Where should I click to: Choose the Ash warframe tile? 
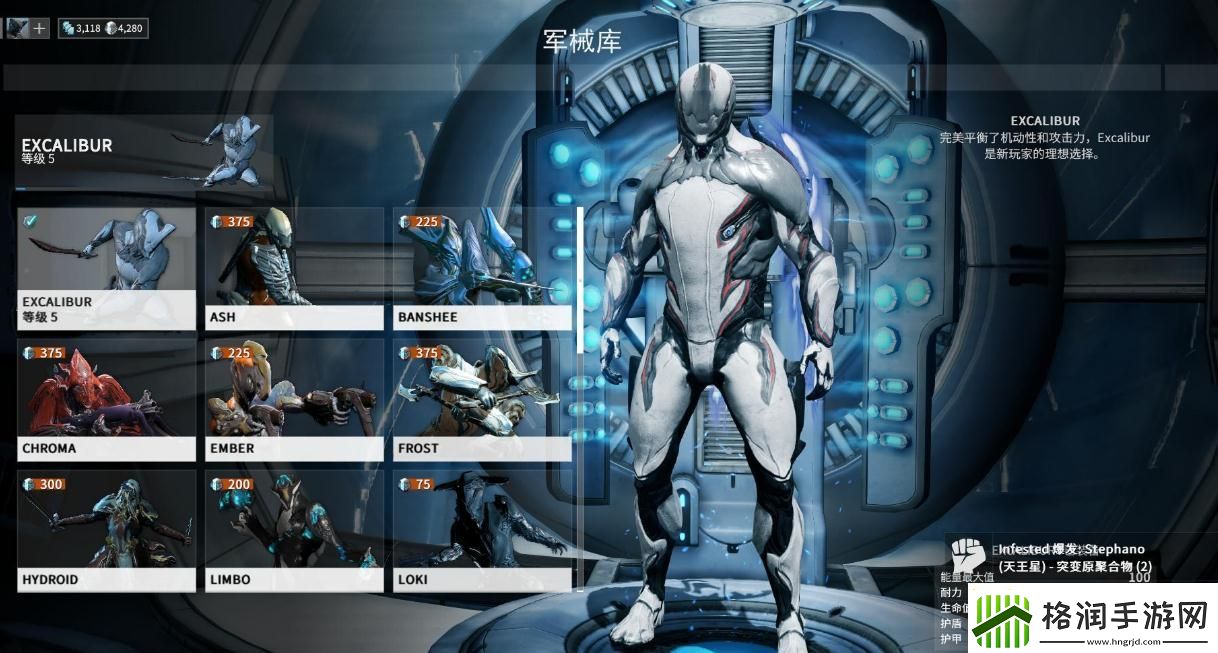tap(294, 268)
